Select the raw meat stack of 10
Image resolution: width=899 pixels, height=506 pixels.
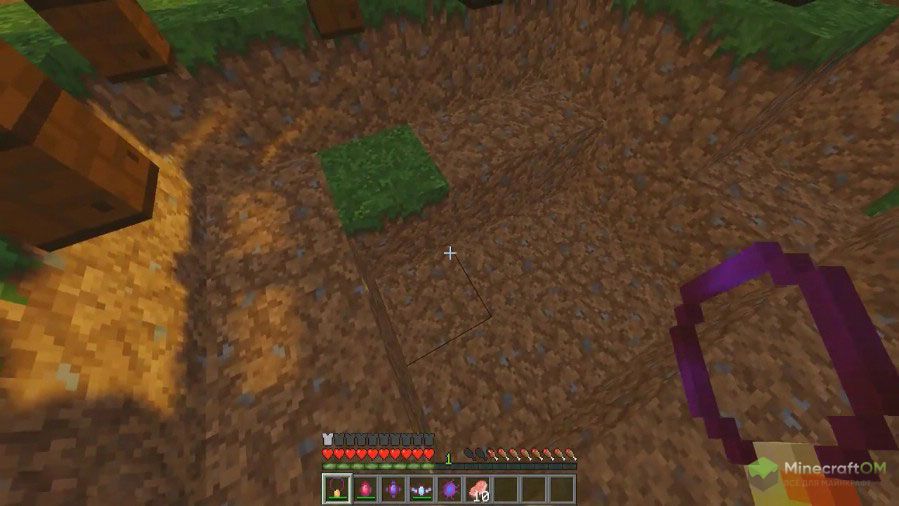[x=478, y=489]
